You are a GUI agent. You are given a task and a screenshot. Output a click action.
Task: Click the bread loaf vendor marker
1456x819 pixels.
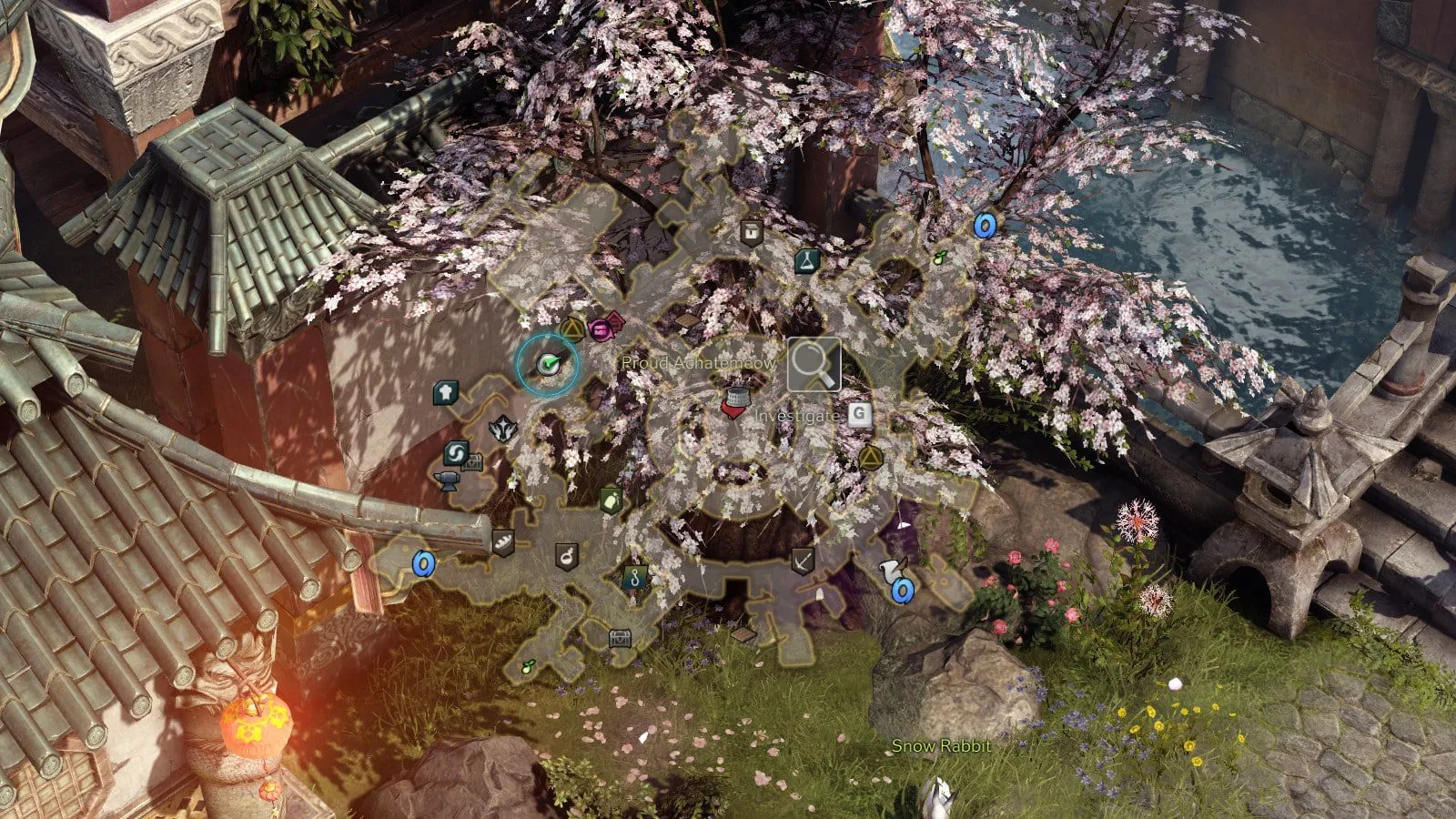[502, 542]
